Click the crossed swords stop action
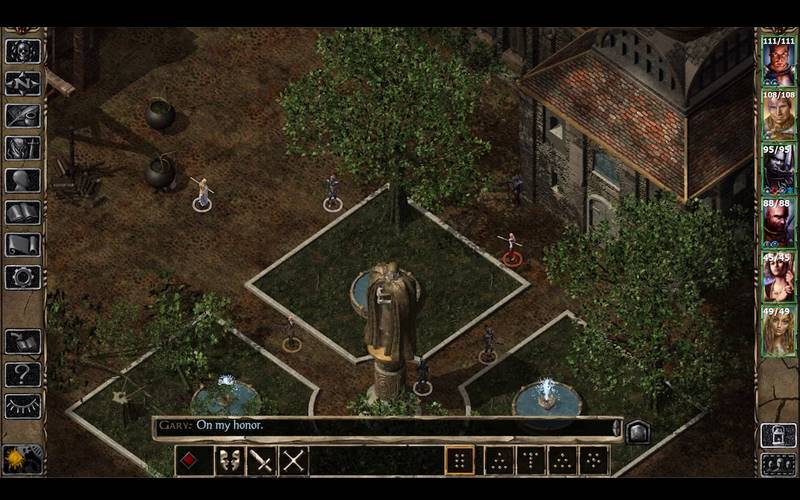Image resolution: width=800 pixels, height=500 pixels. point(294,461)
